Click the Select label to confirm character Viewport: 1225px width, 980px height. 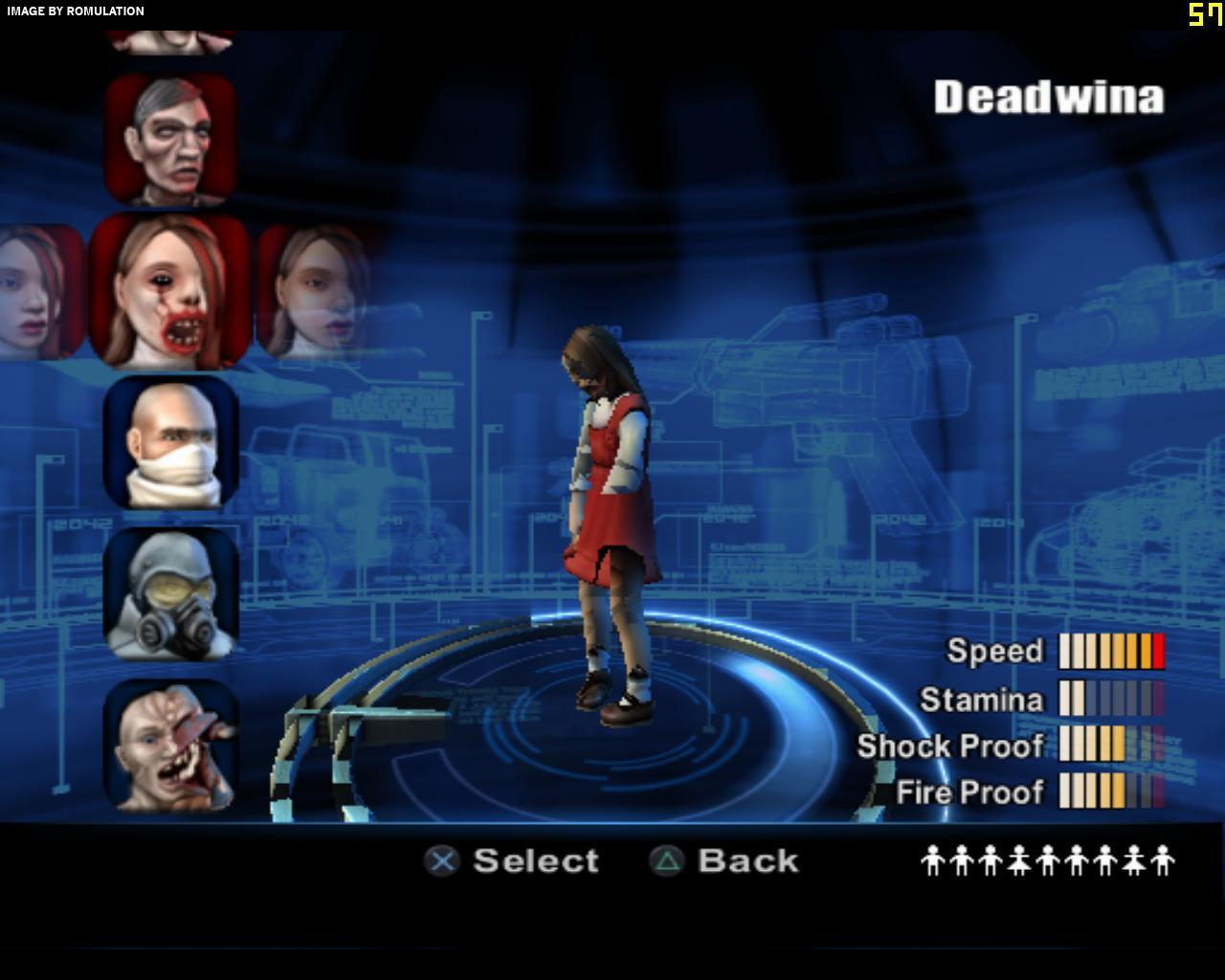pyautogui.click(x=535, y=860)
